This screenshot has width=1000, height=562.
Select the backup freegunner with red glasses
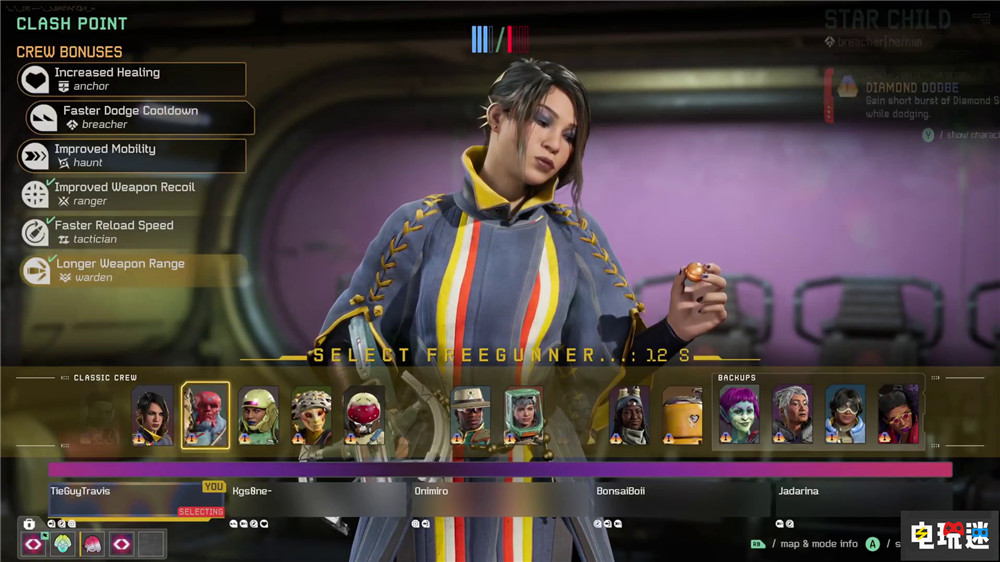(x=898, y=414)
